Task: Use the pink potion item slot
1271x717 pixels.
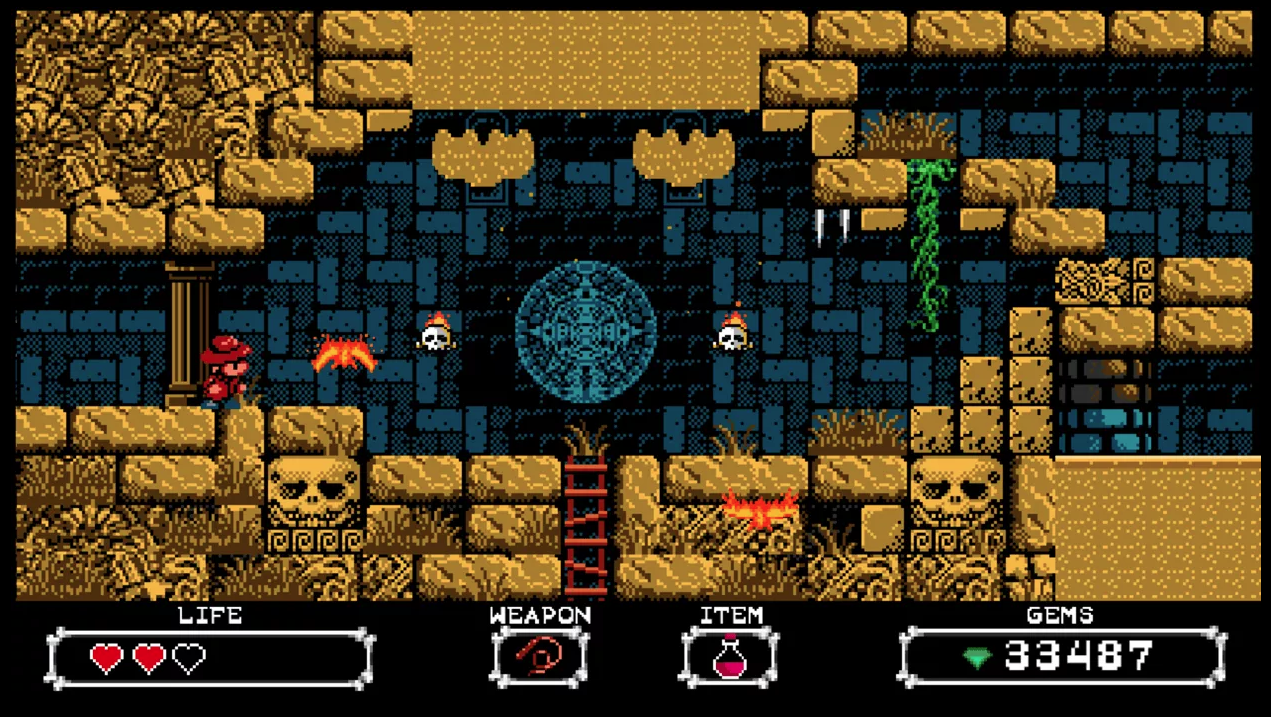Action: point(730,657)
